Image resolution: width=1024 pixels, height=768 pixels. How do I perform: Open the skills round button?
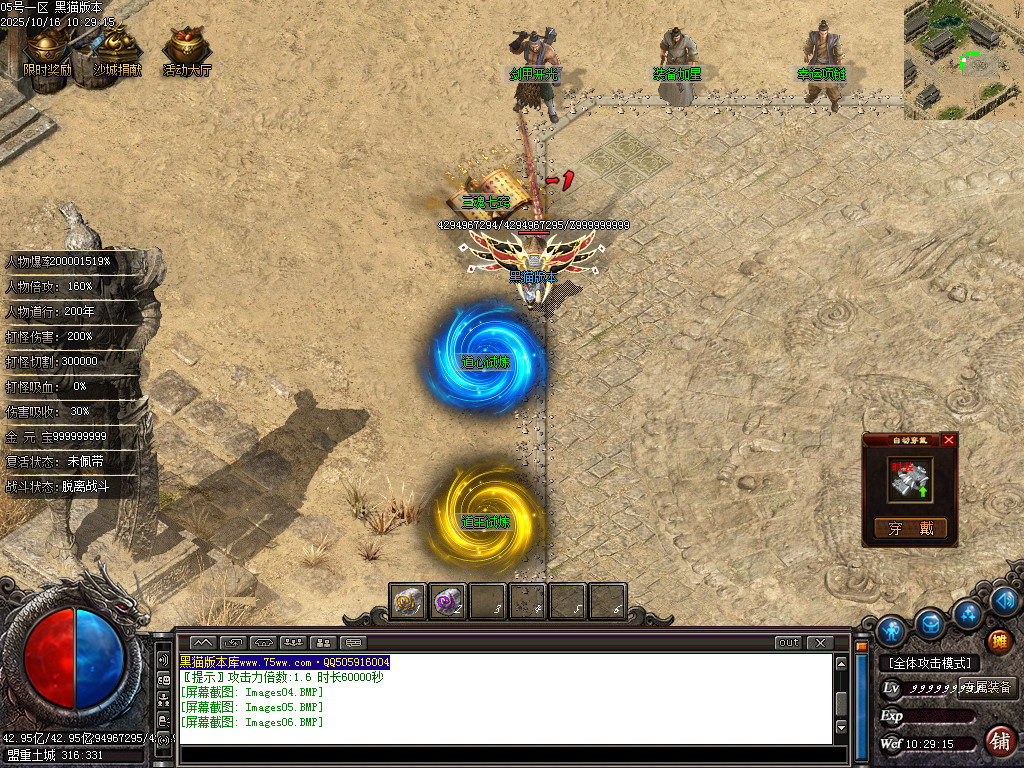click(966, 612)
